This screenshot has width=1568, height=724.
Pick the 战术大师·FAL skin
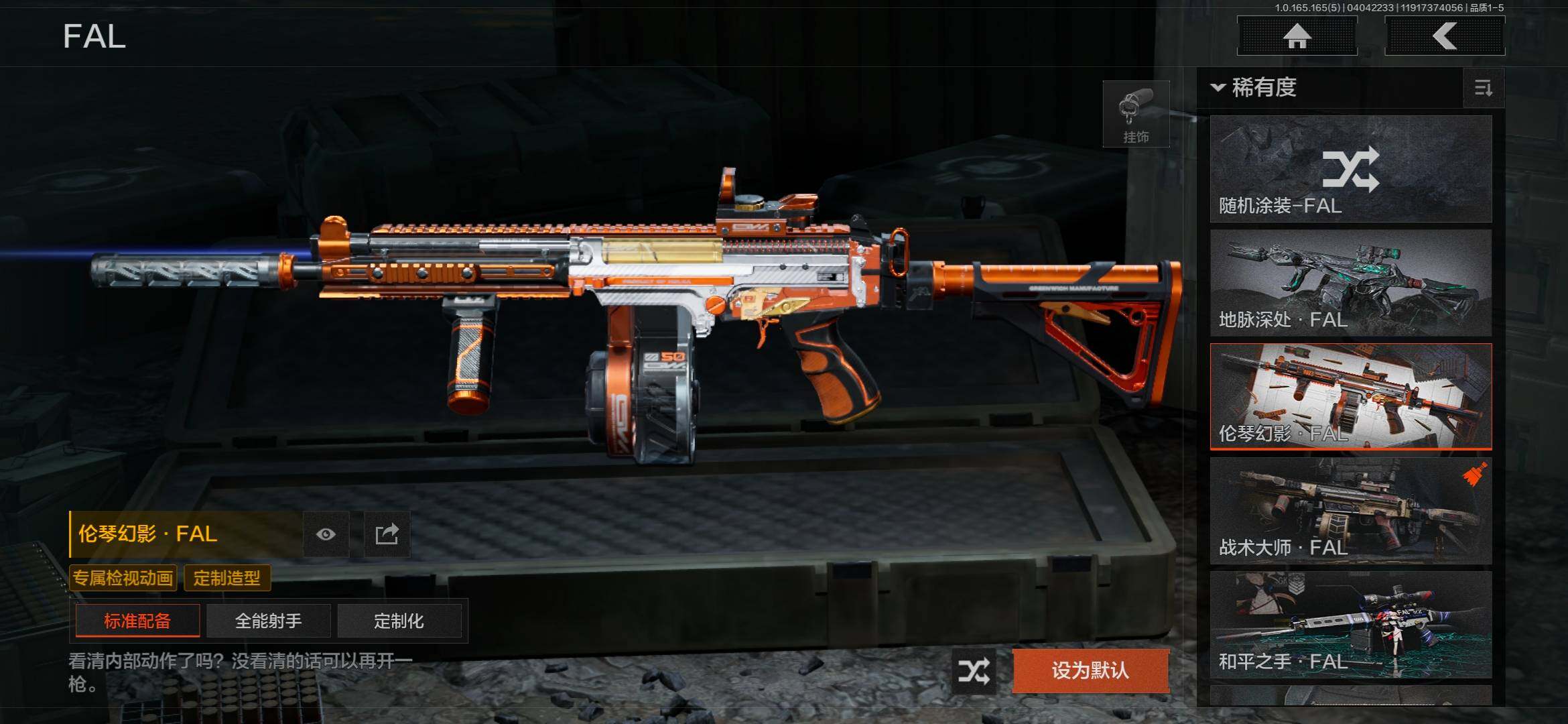[1350, 511]
